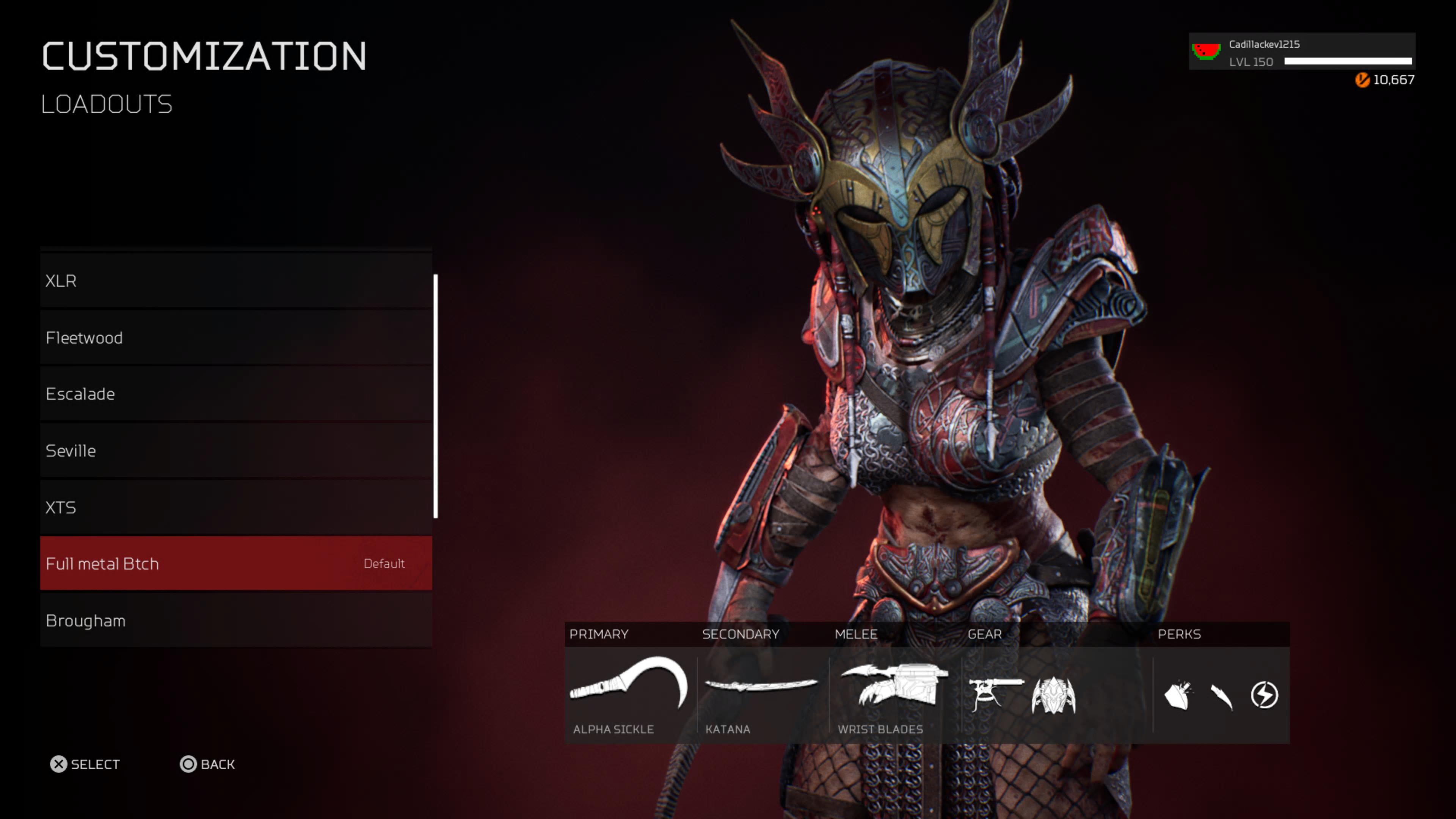Select the mounted gun gear icon
The image size is (1456, 819).
(995, 695)
